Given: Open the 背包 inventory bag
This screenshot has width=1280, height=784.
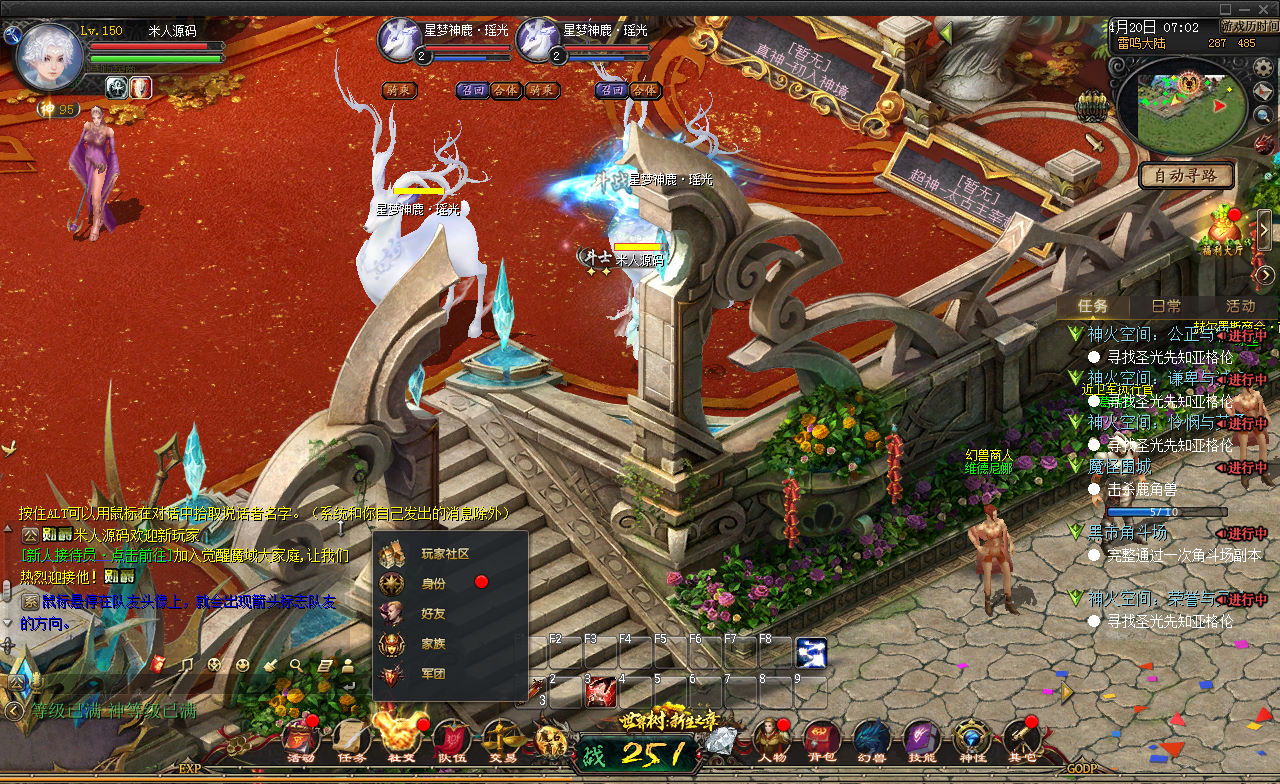Looking at the screenshot, I should tap(821, 741).
